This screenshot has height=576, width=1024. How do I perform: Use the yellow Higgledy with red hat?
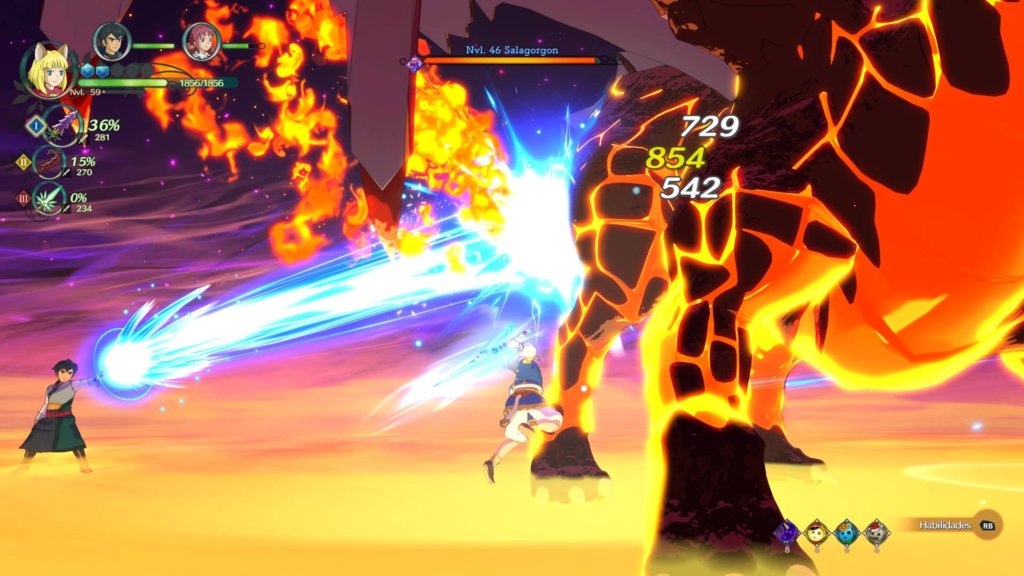817,532
